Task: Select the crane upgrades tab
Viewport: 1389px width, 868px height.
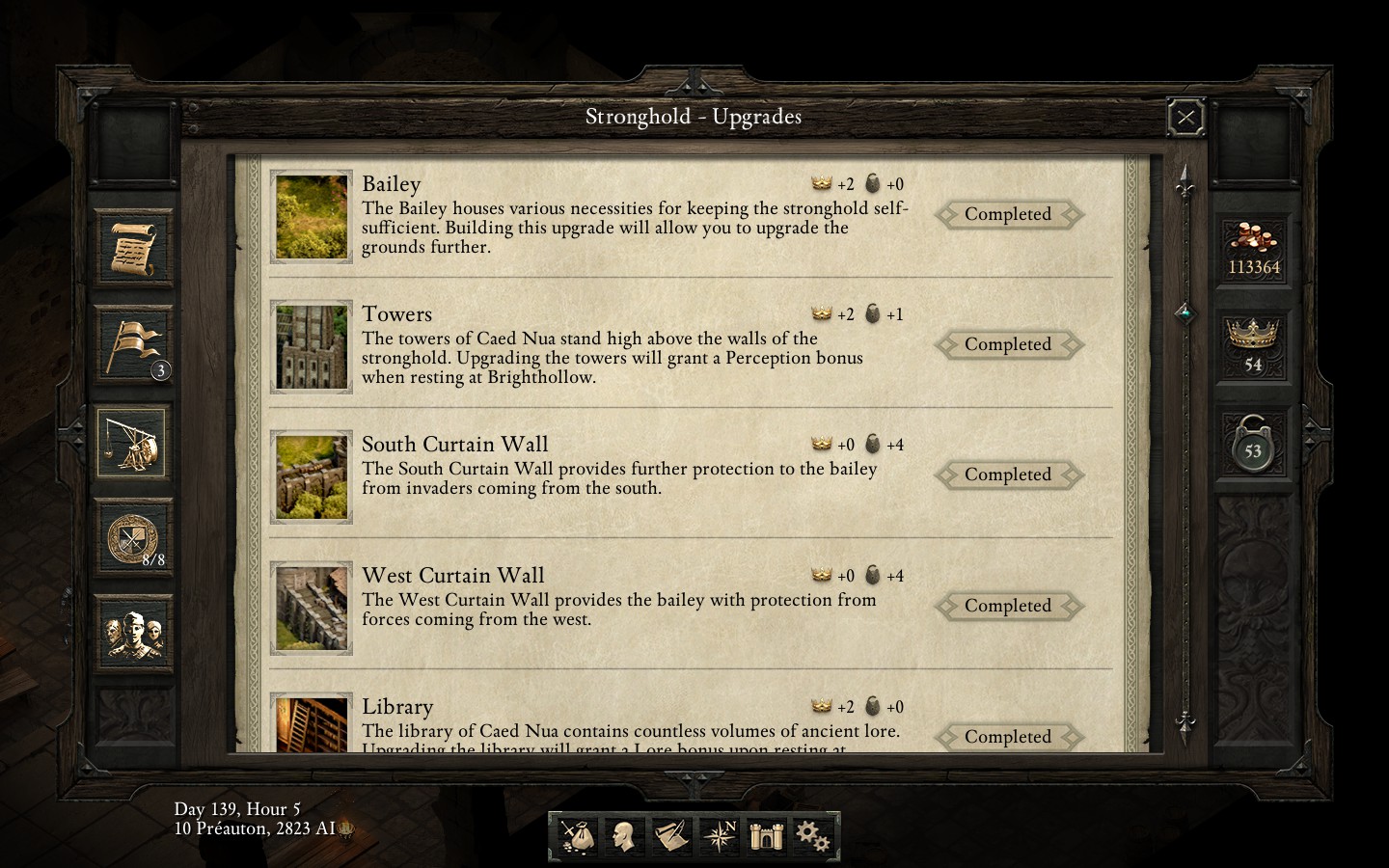Action: (x=132, y=443)
